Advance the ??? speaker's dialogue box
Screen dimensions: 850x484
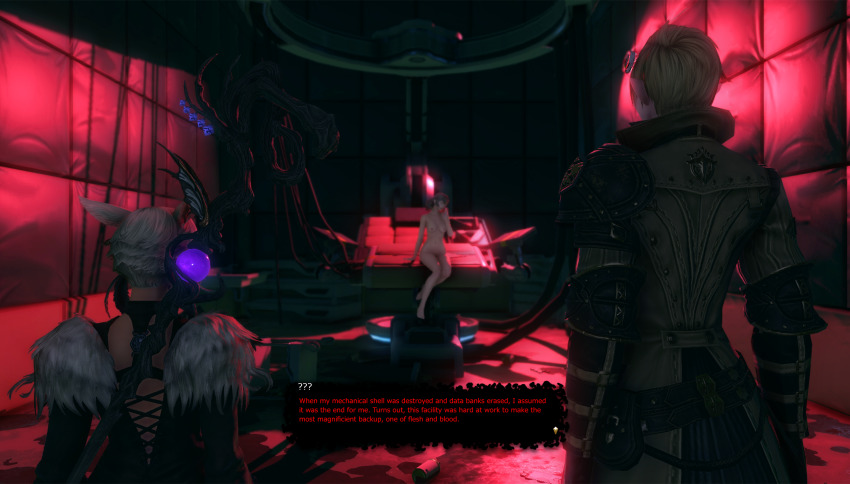[427, 410]
